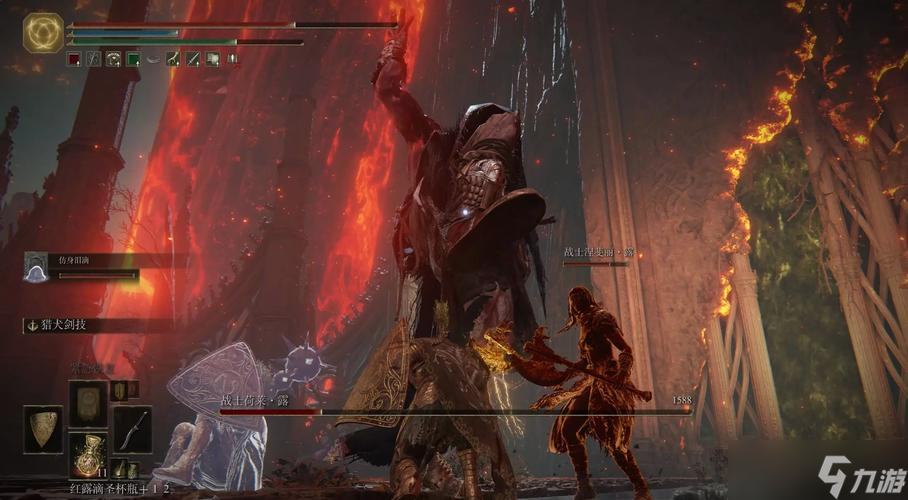Select the Mimic Tear summon portrait
This screenshot has height=500, width=908.
click(36, 267)
